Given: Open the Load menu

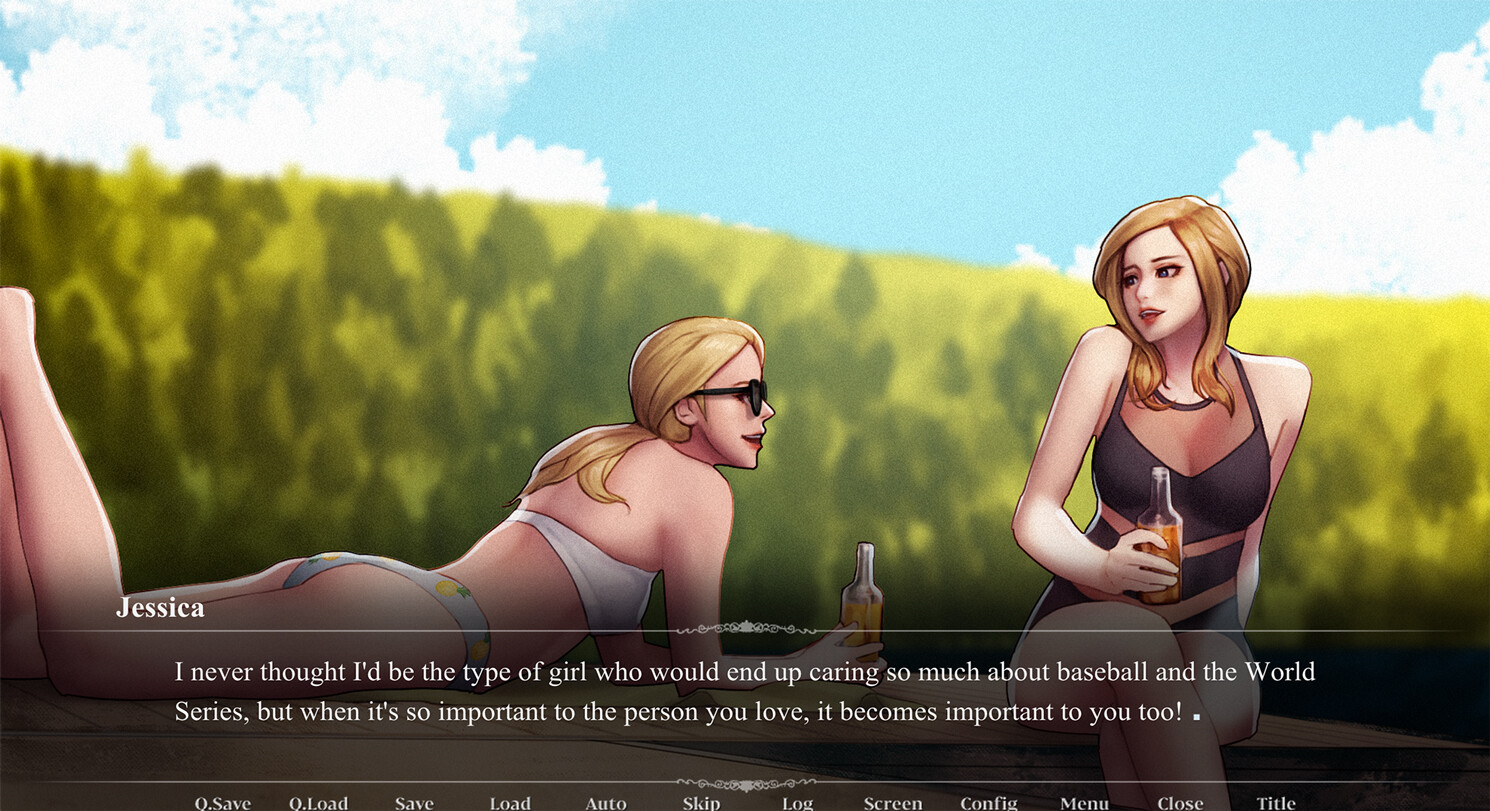Looking at the screenshot, I should pos(510,802).
